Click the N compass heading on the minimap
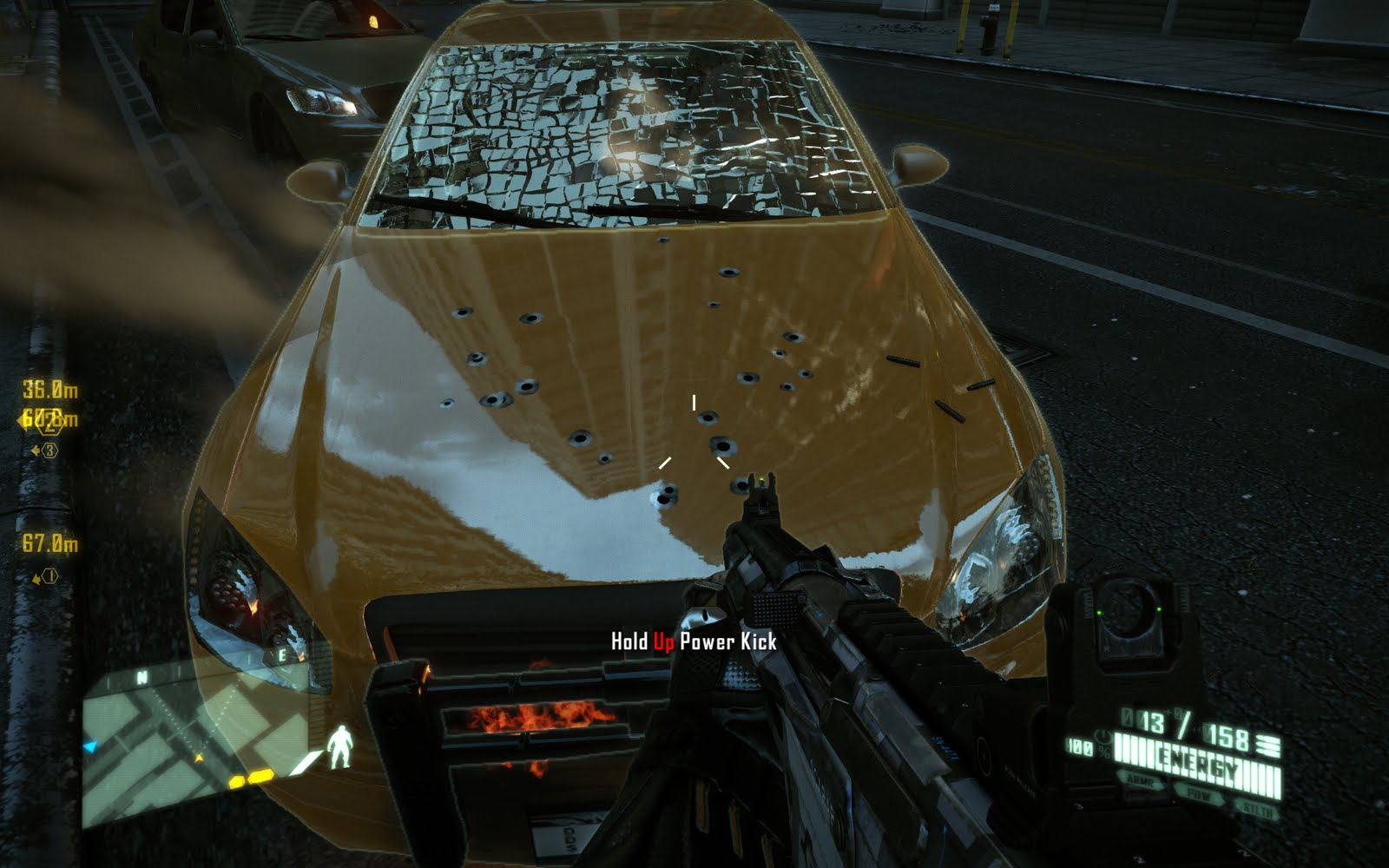This screenshot has width=1389, height=868. [142, 677]
